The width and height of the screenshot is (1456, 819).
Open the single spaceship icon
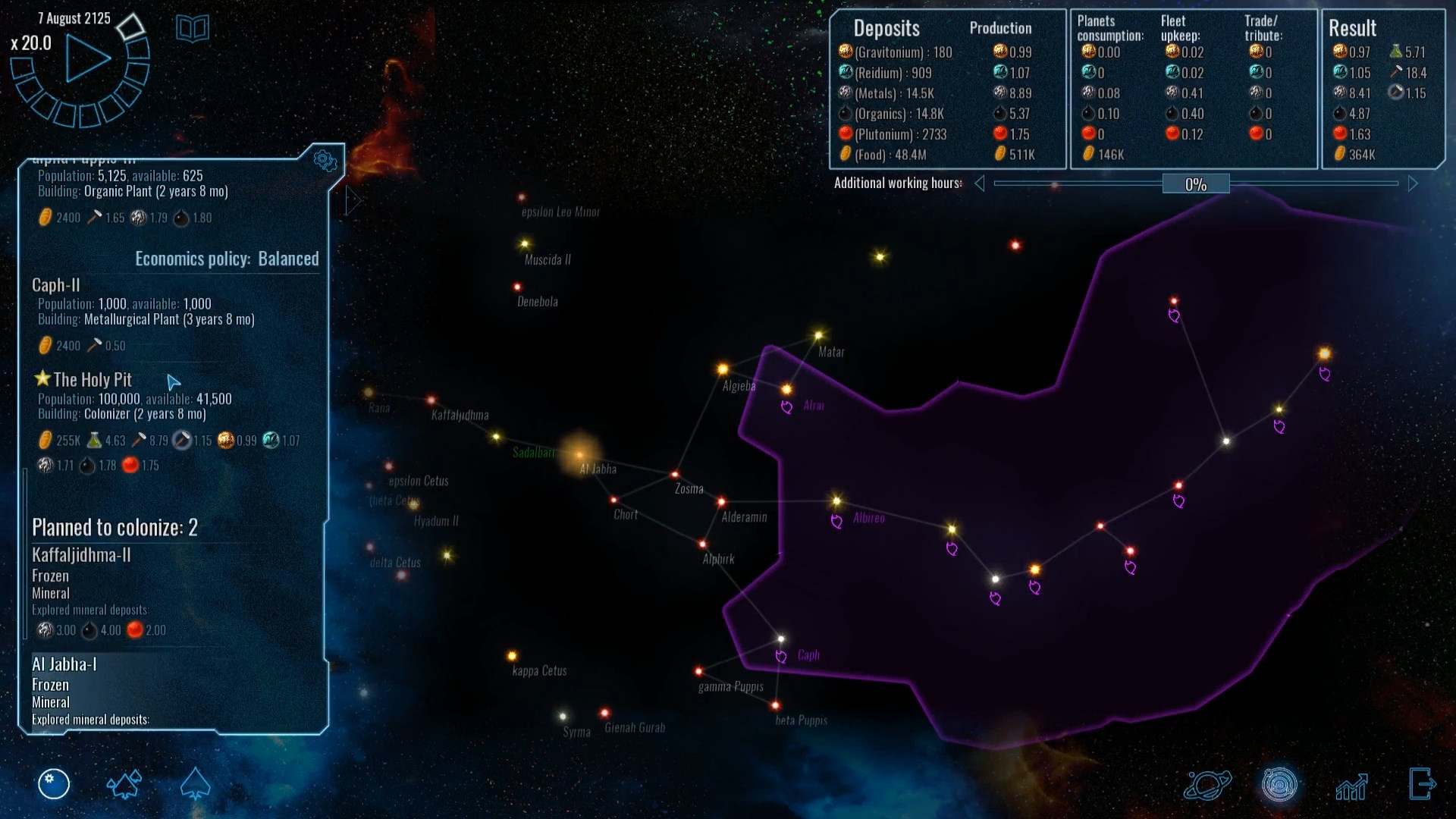coord(195,784)
